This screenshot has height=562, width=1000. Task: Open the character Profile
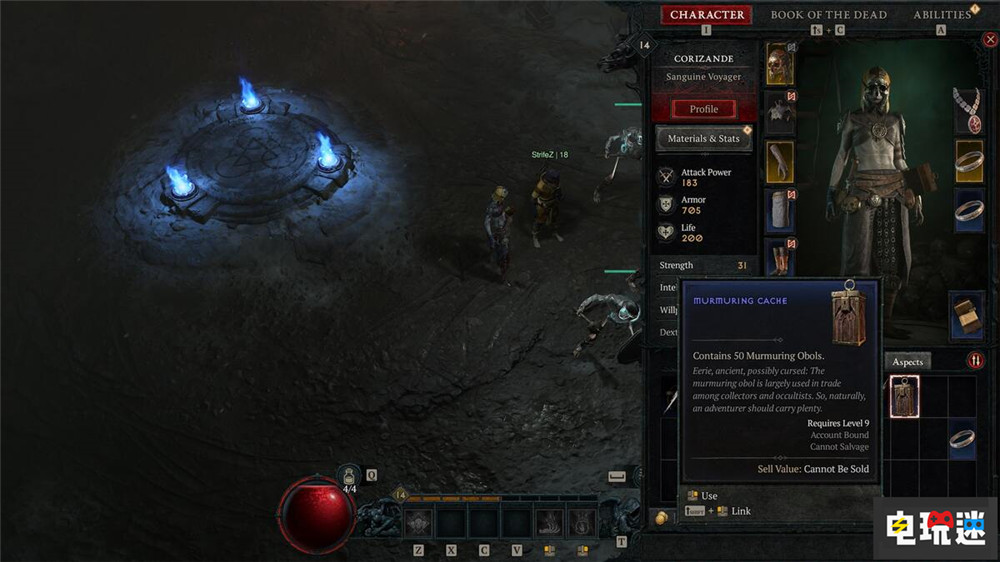[703, 109]
